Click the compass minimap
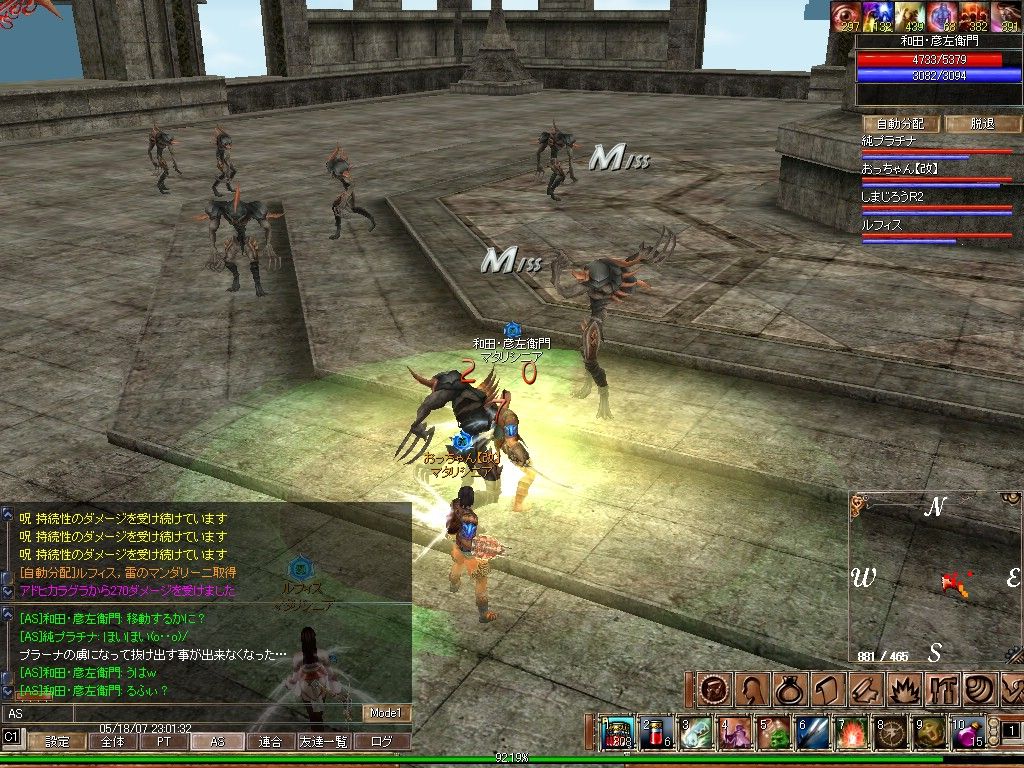This screenshot has width=1024, height=768. coord(934,578)
